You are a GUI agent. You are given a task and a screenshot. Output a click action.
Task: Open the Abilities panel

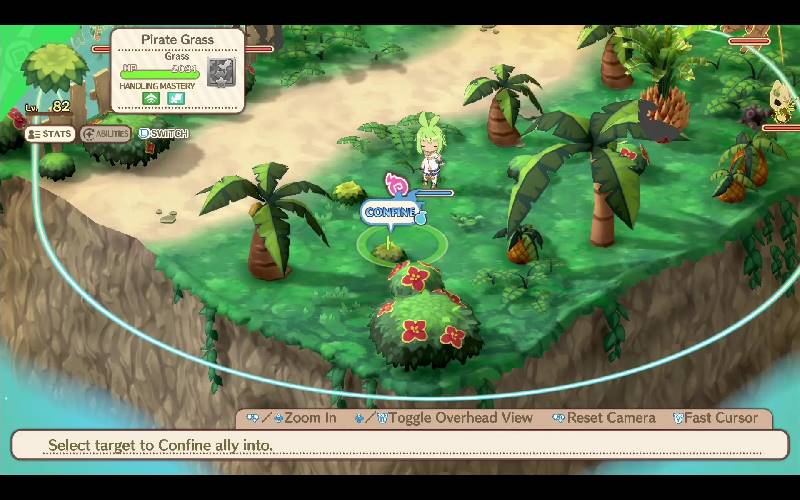click(106, 134)
